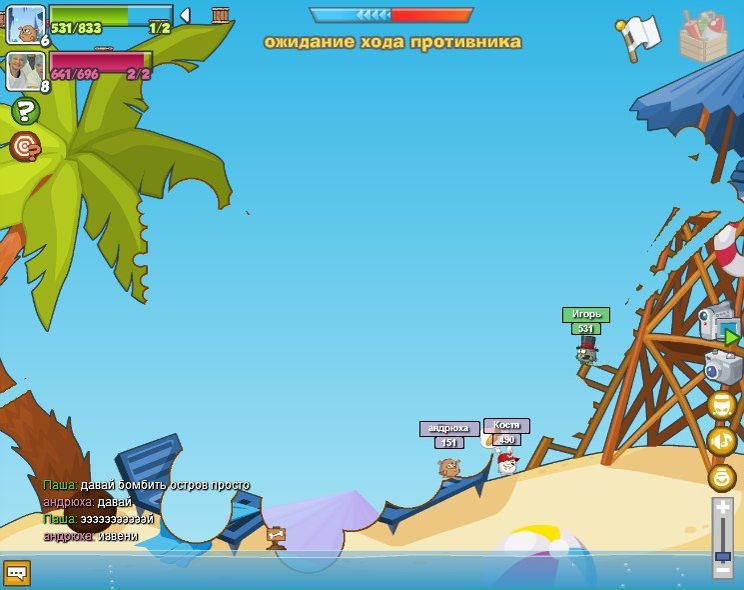Open the weapons crate inventory
The height and width of the screenshot is (590, 744).
point(703,37)
